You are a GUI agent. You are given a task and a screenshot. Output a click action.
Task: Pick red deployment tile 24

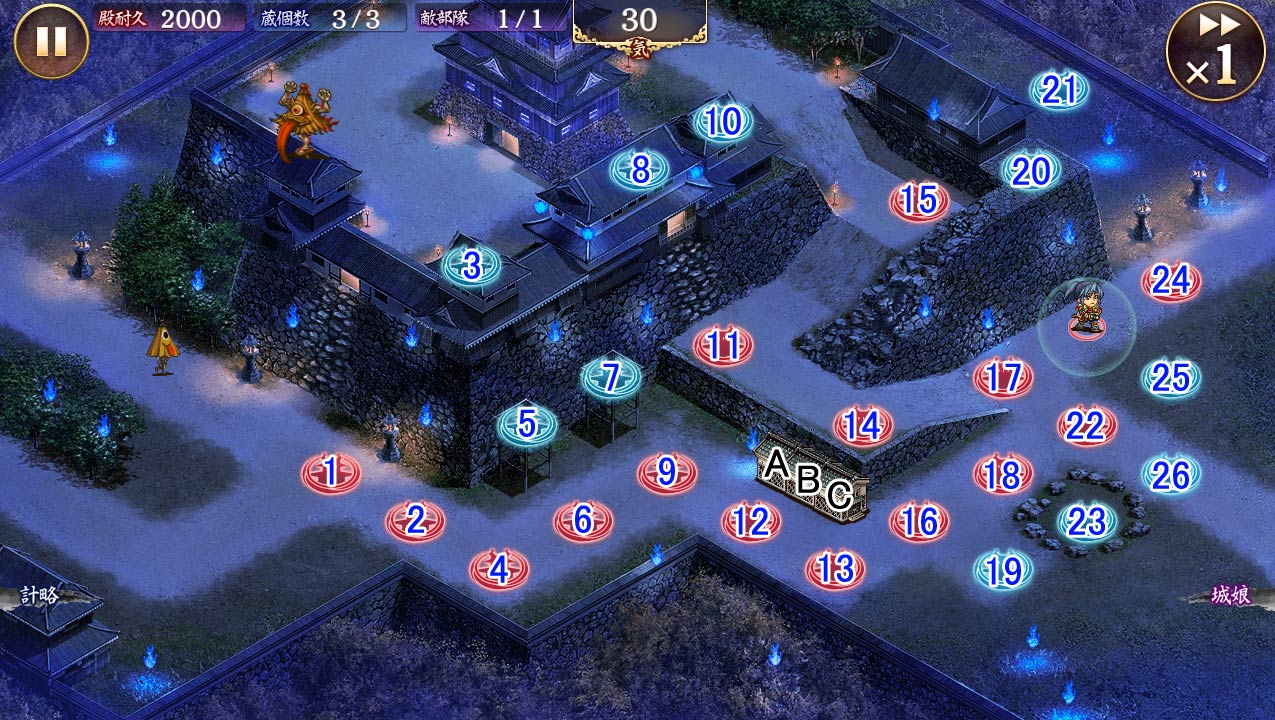1170,282
